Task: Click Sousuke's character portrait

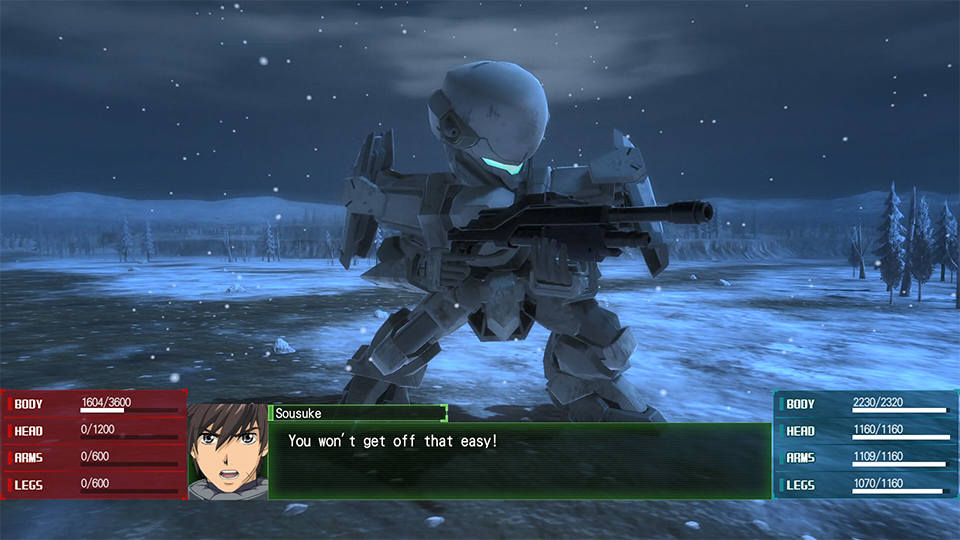Action: click(228, 451)
